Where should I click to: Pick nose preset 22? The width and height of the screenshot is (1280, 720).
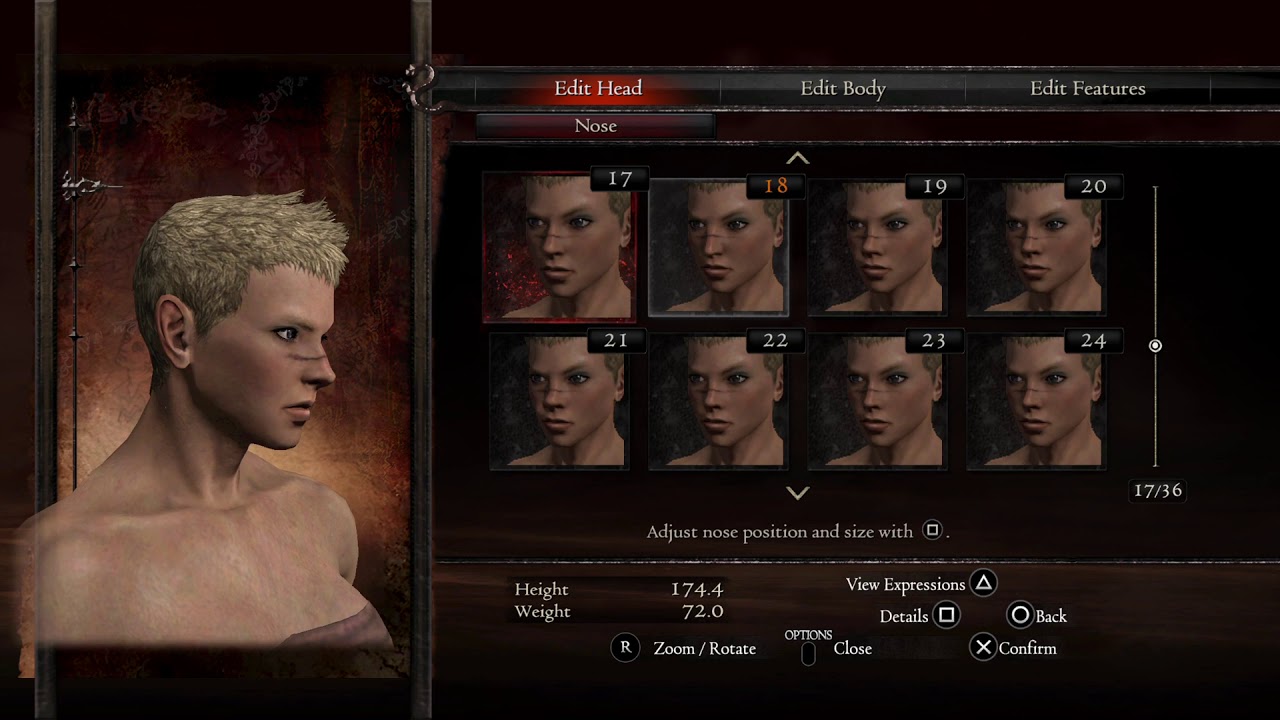(718, 402)
